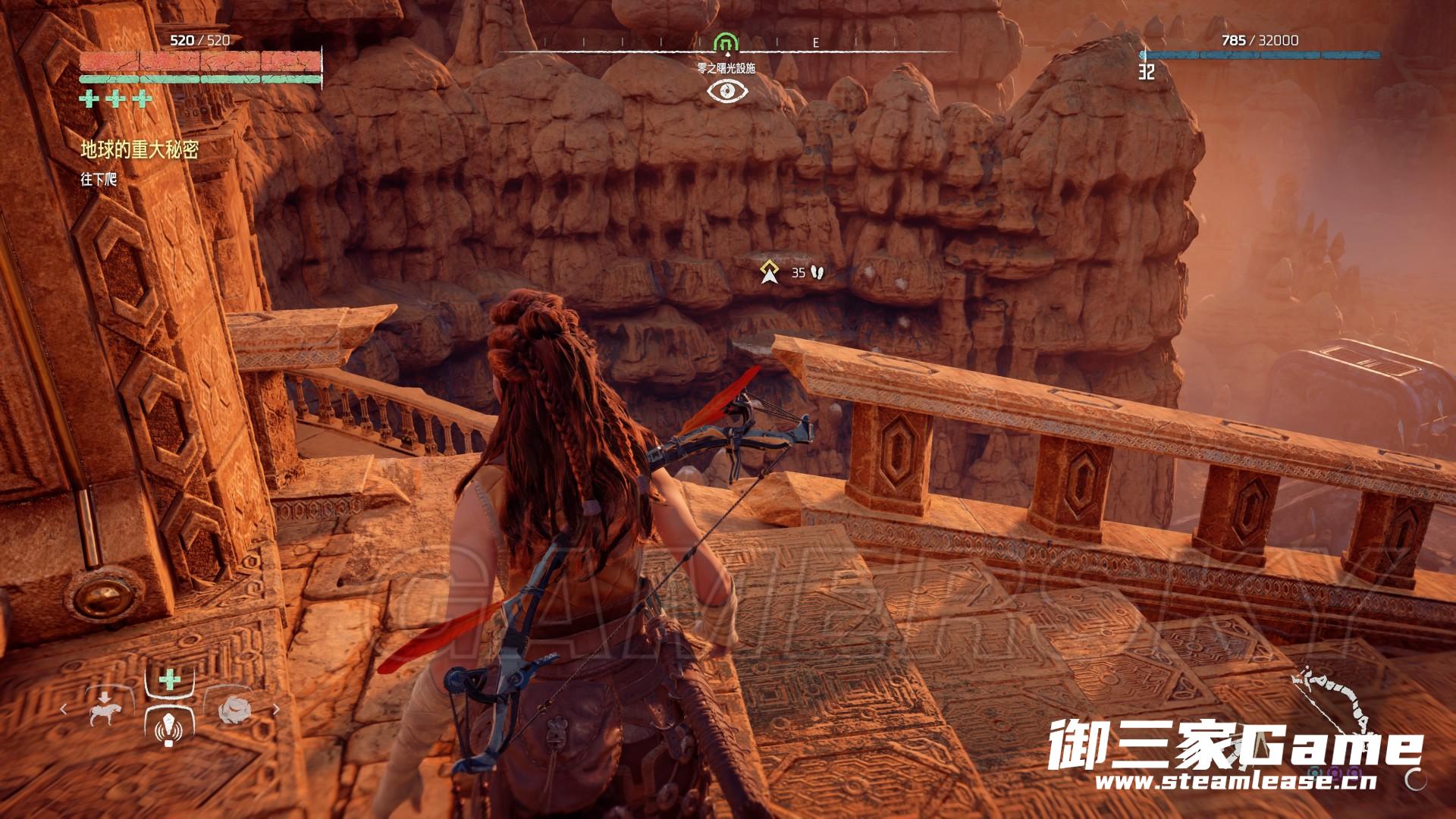Use the green medicine pouch slot

[169, 679]
